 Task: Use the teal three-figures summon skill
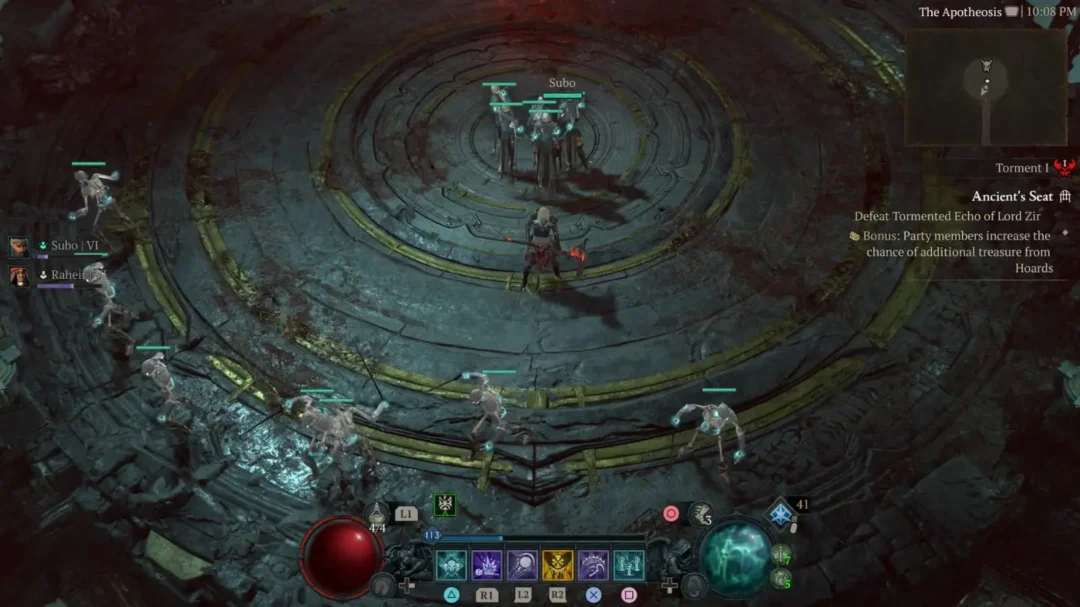(628, 565)
